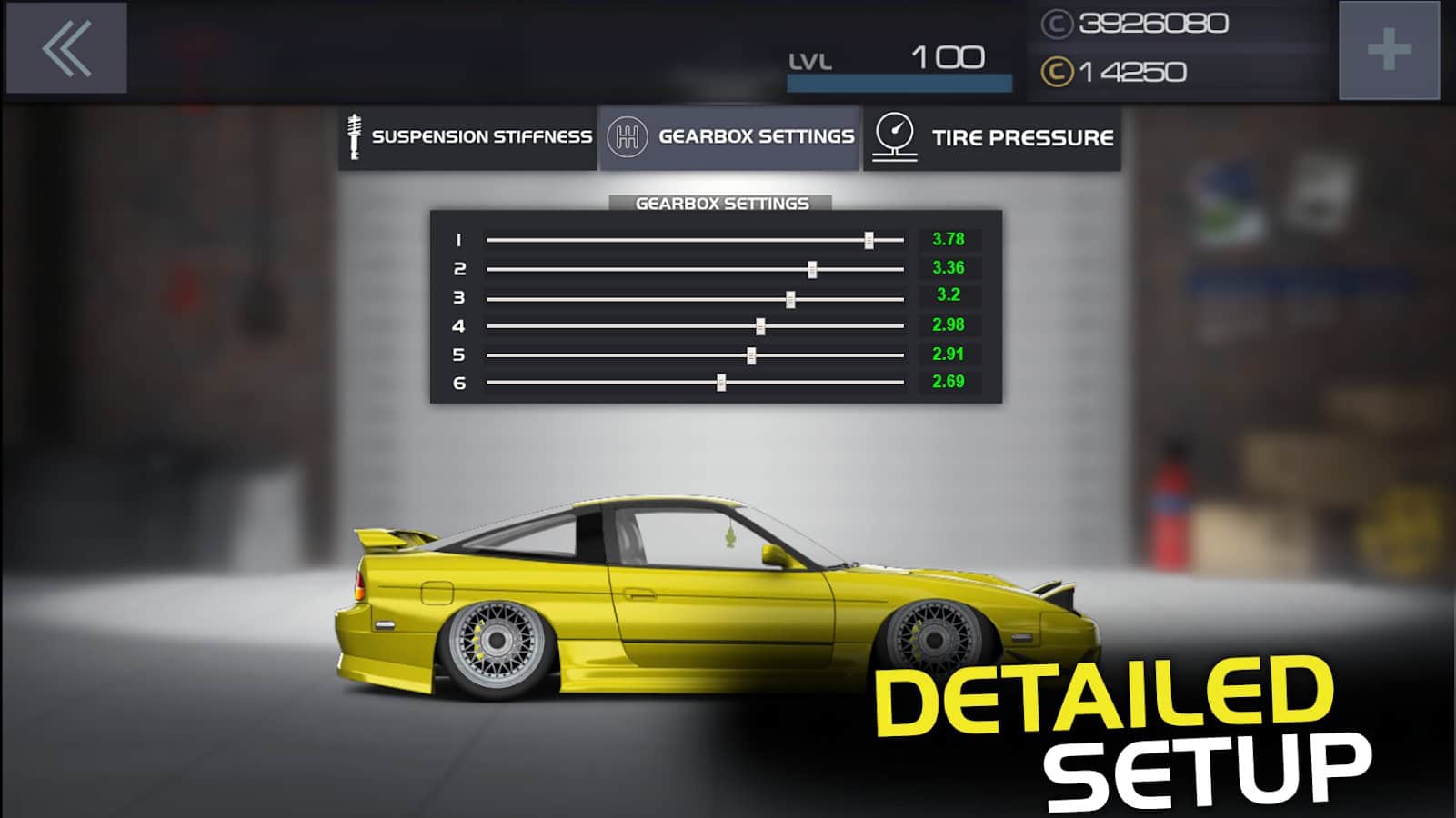
Task: Open the Tire Pressure tab
Action: 992,137
